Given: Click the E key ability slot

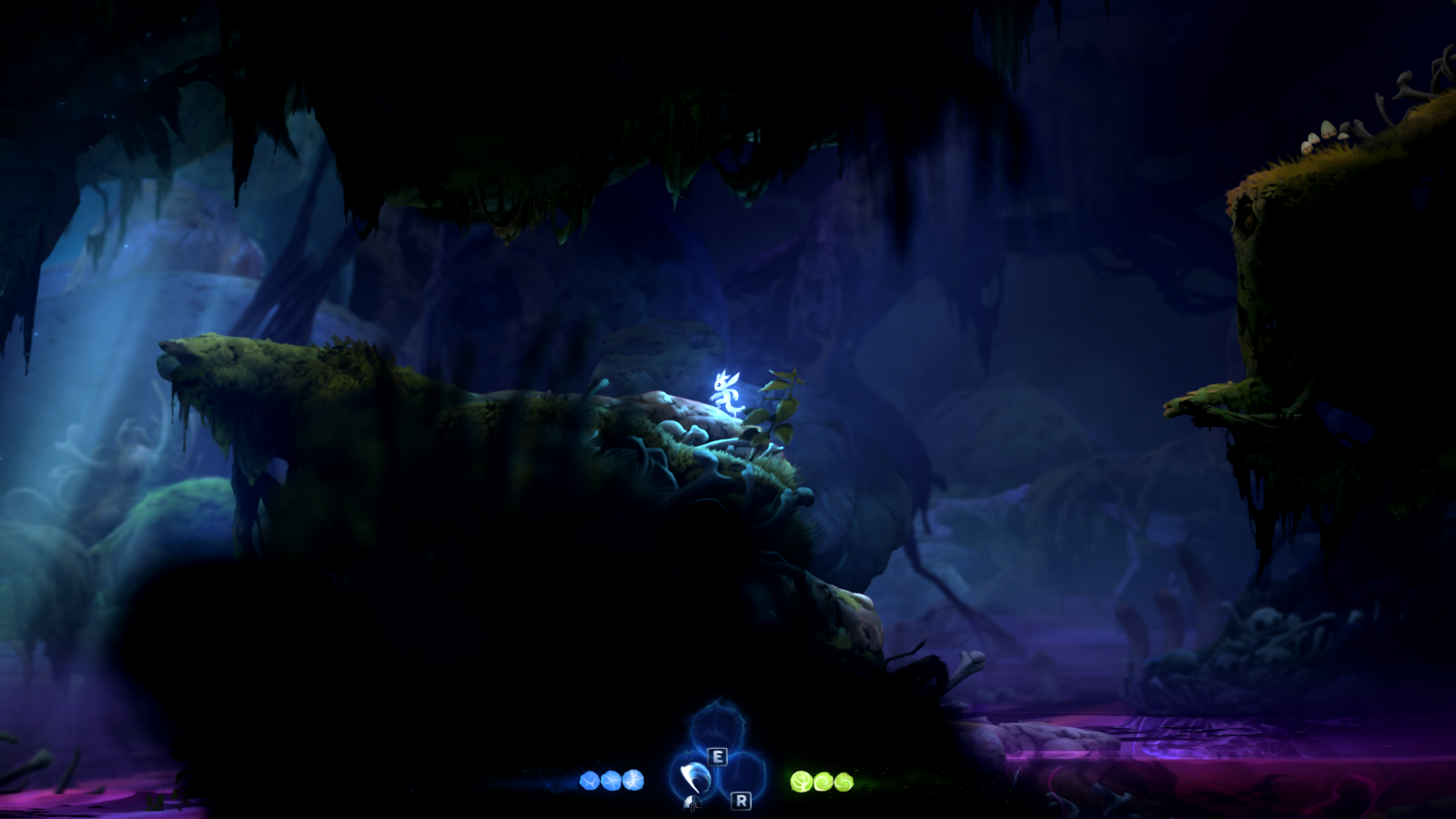Looking at the screenshot, I should 718,756.
